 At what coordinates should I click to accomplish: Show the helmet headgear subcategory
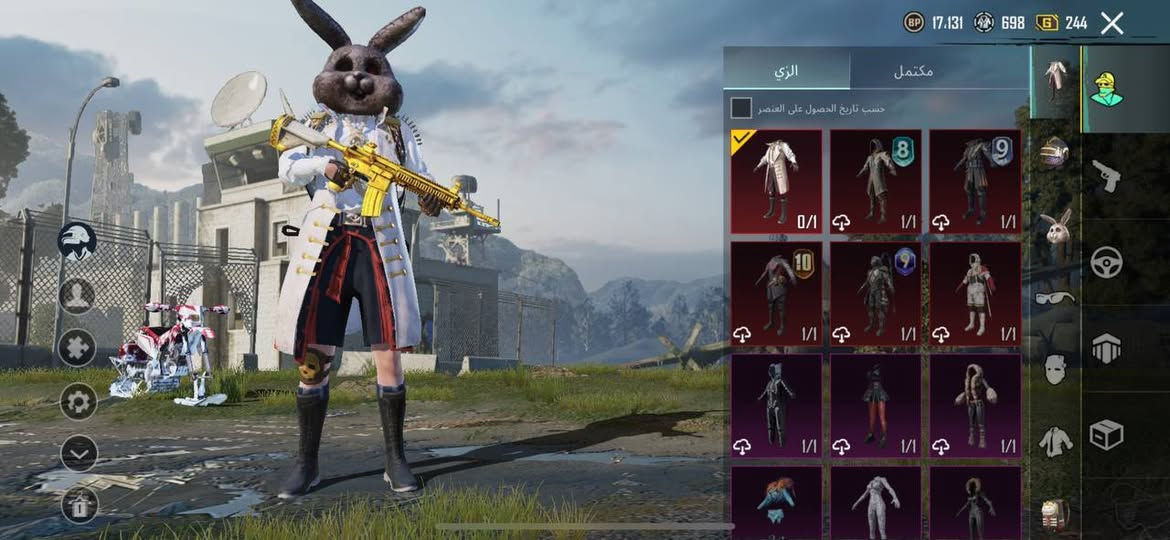click(x=1054, y=151)
